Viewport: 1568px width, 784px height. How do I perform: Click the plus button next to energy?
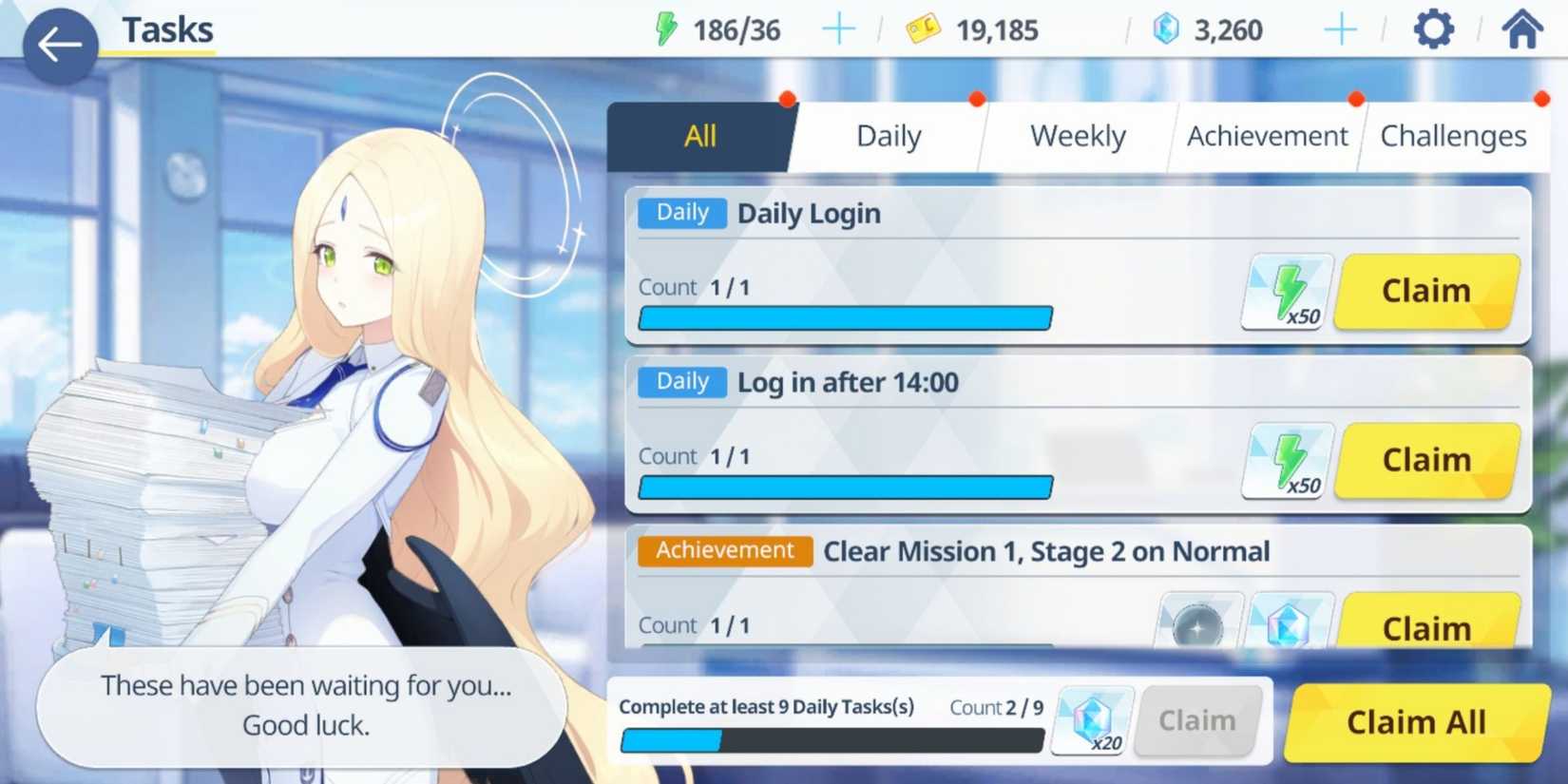[x=839, y=29]
